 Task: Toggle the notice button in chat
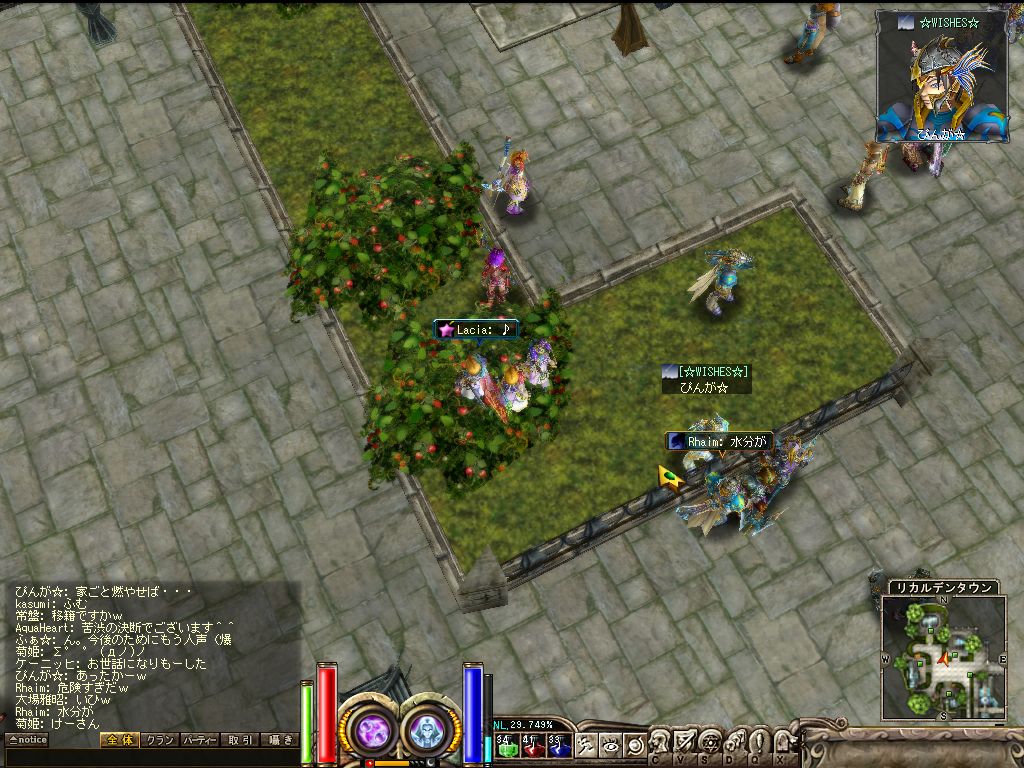click(x=27, y=740)
